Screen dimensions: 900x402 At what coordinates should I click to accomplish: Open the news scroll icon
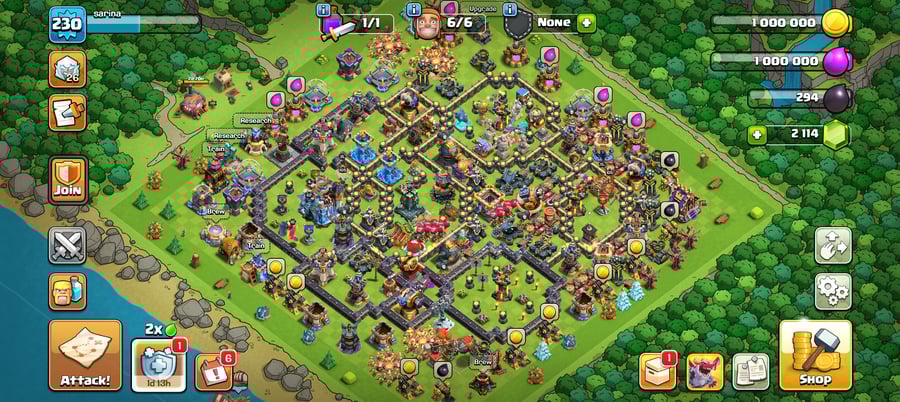[68, 113]
